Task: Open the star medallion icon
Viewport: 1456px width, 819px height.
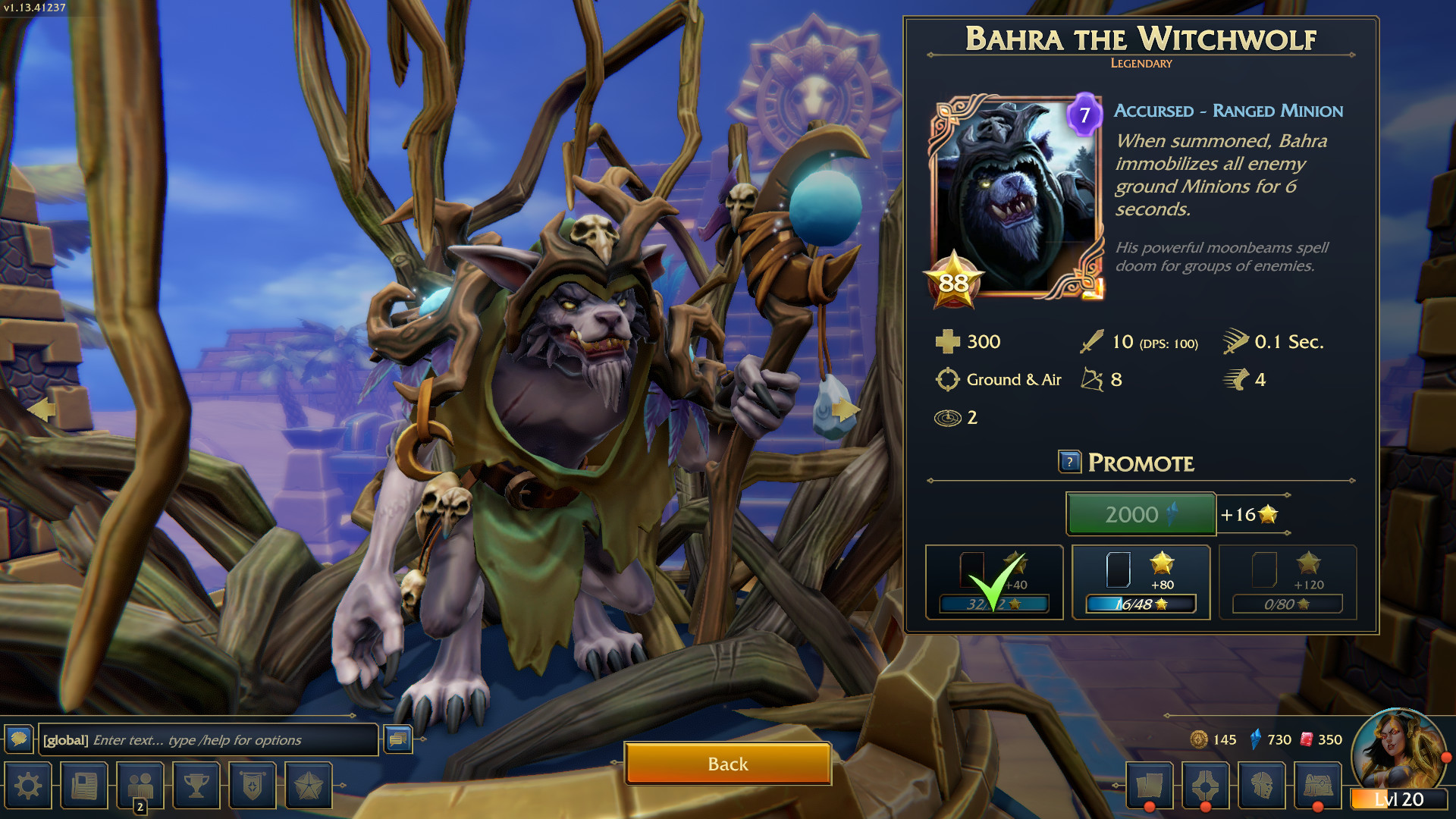Action: tap(309, 786)
